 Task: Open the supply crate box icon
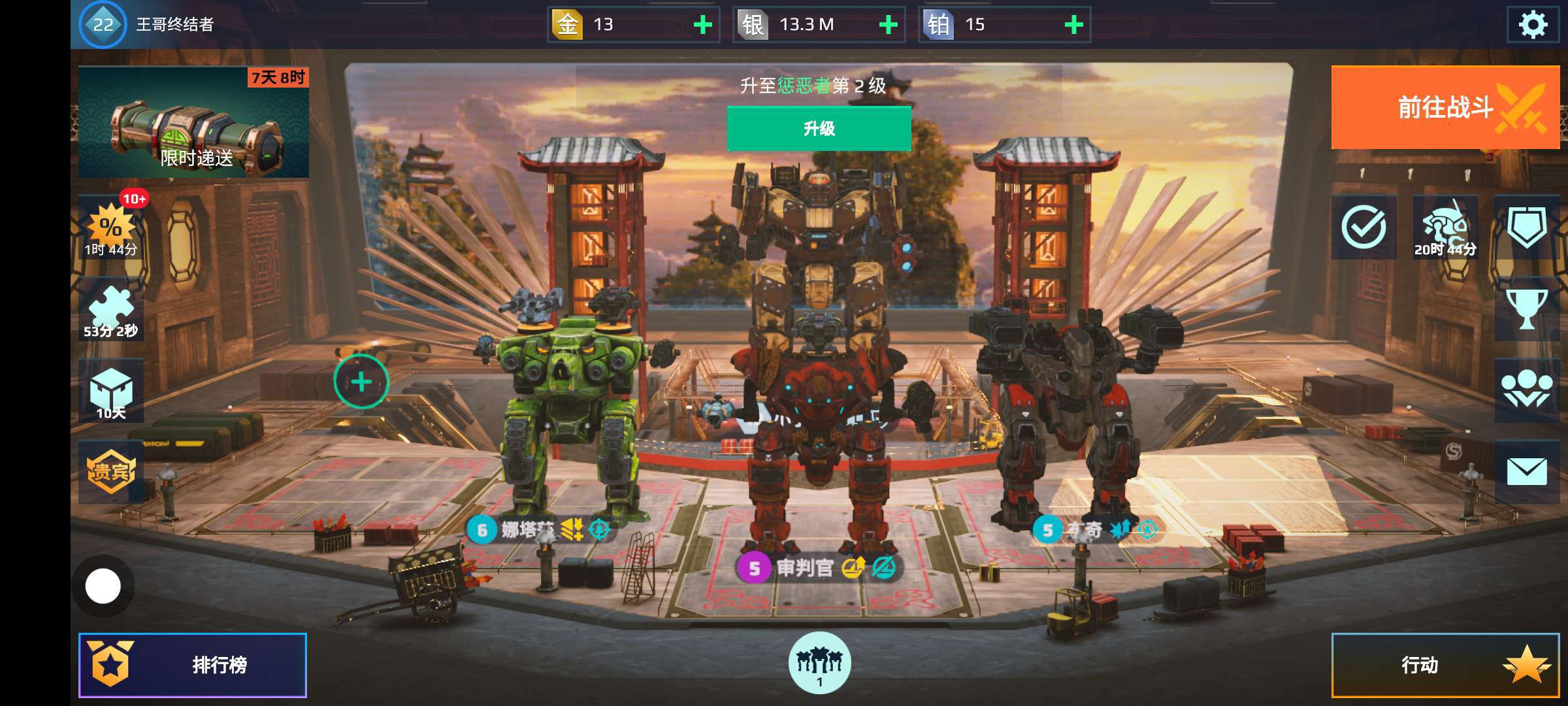111,391
